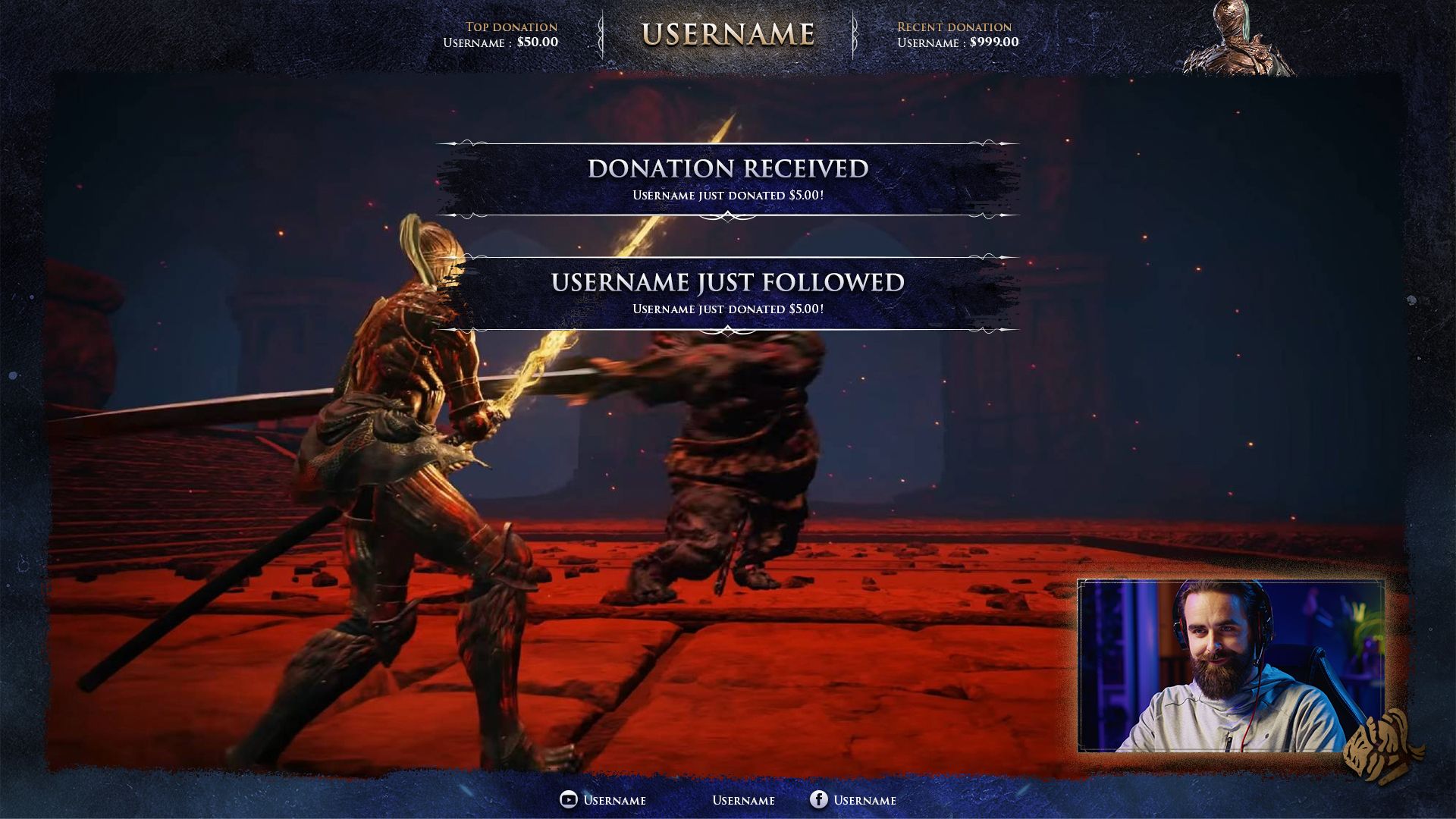Click the decorative divider right of USERNAME title
This screenshot has width=1456, height=819.
pyautogui.click(x=855, y=33)
